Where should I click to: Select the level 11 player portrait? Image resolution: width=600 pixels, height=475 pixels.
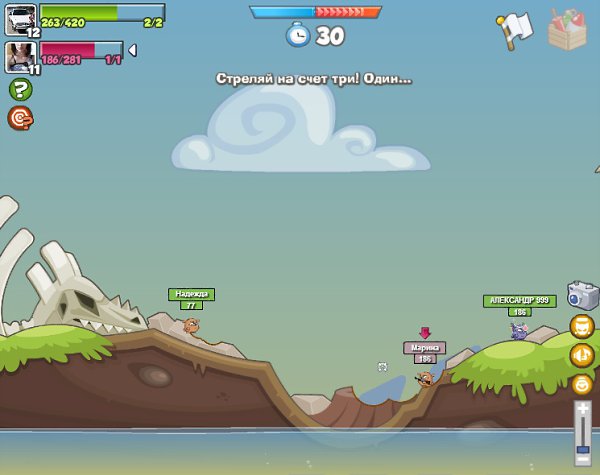(x=21, y=56)
